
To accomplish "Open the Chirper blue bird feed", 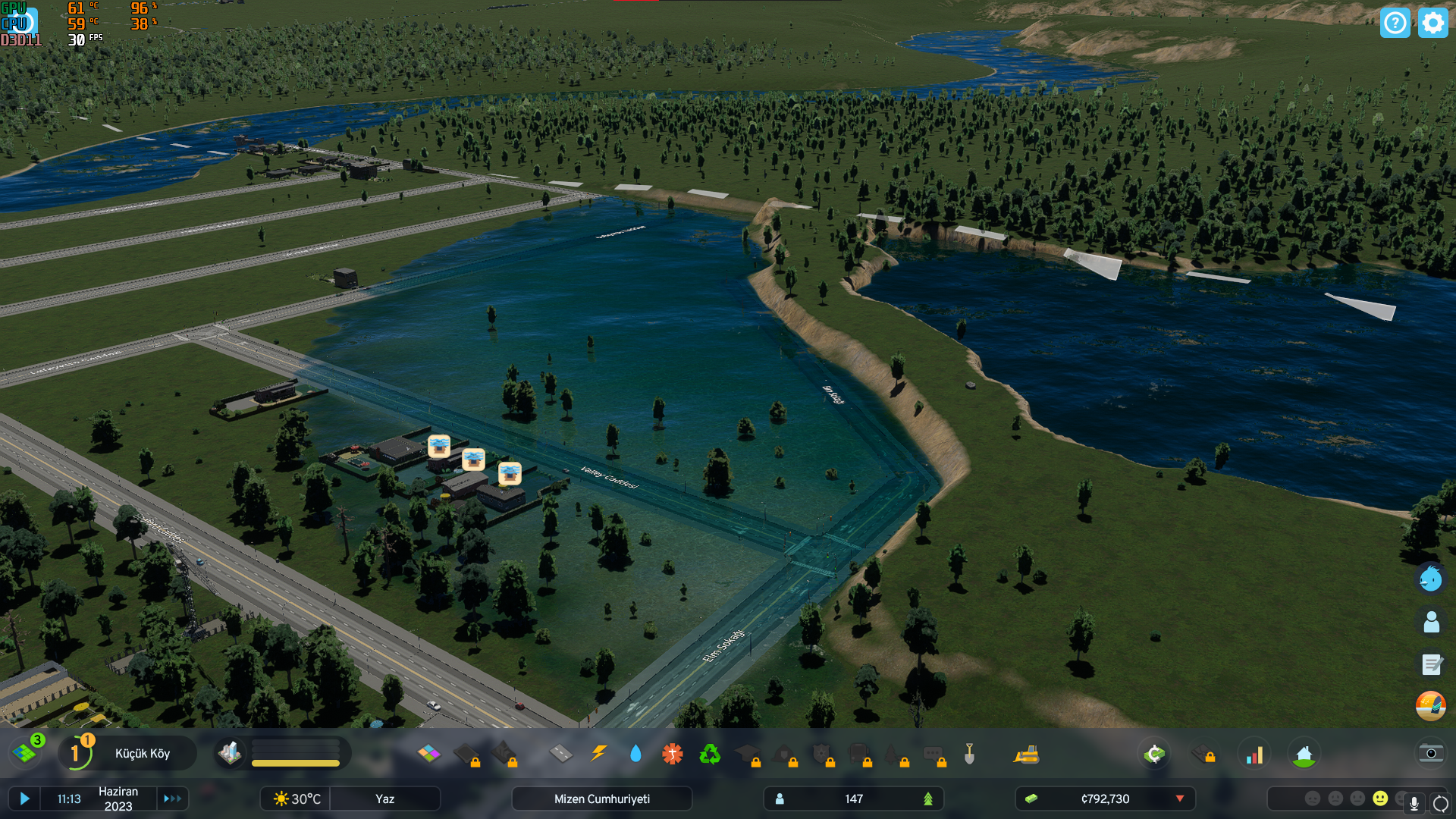I will pyautogui.click(x=1431, y=579).
